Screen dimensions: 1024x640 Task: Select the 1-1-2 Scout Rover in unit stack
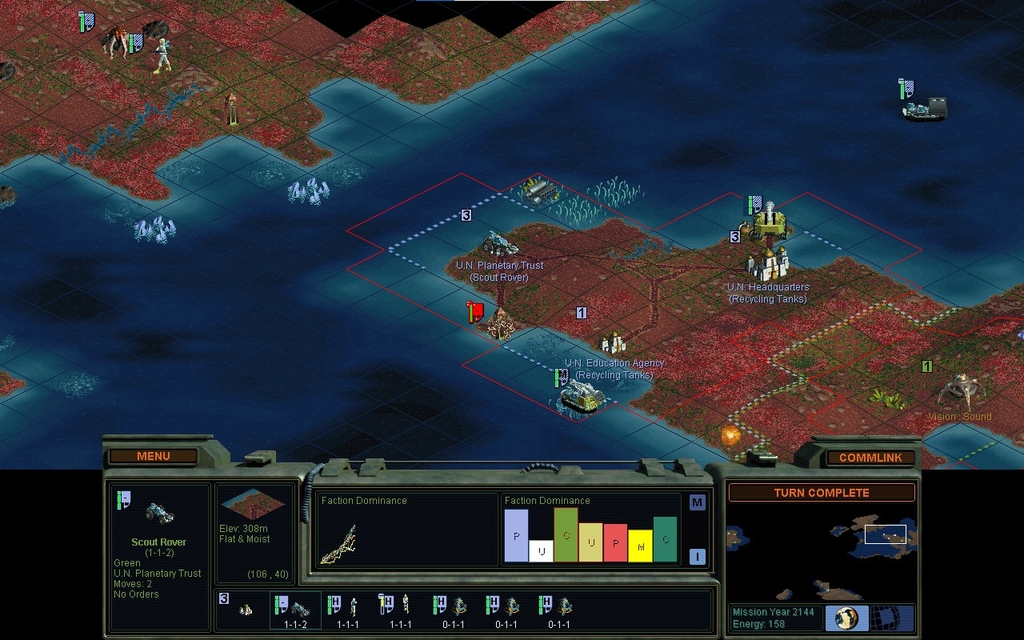point(295,608)
